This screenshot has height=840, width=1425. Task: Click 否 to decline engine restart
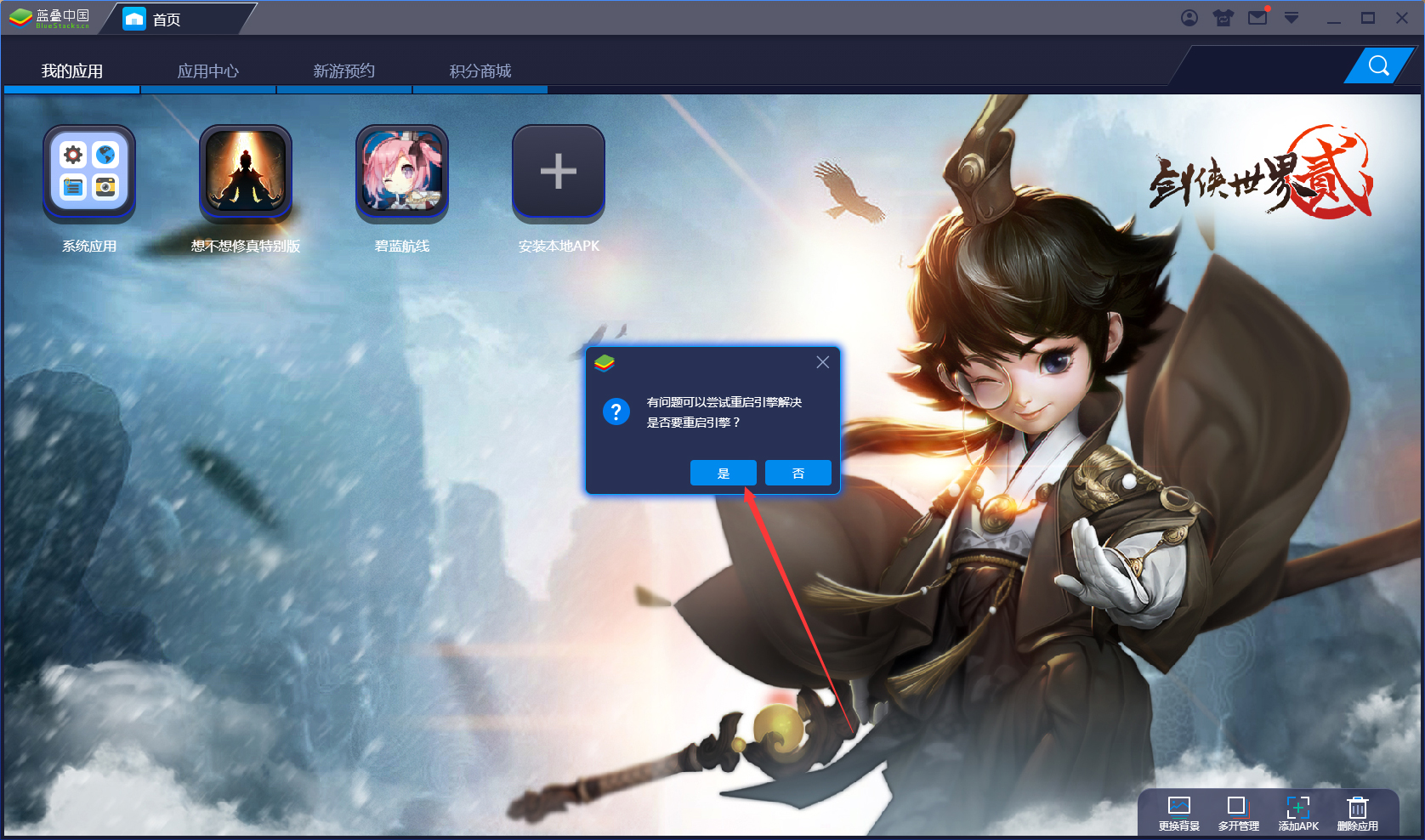798,473
